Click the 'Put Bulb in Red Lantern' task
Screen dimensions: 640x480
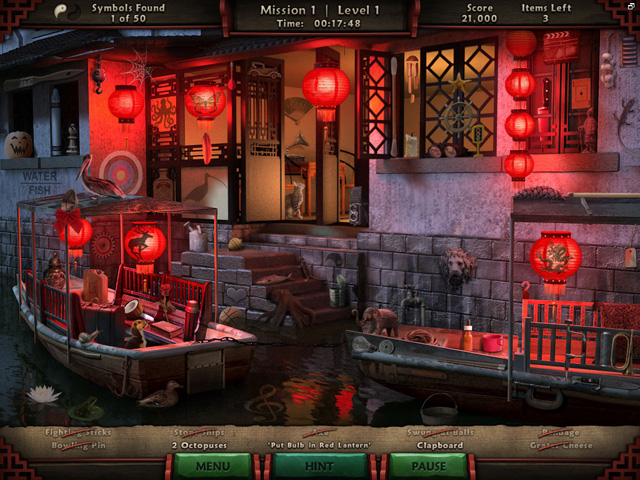coord(319,444)
